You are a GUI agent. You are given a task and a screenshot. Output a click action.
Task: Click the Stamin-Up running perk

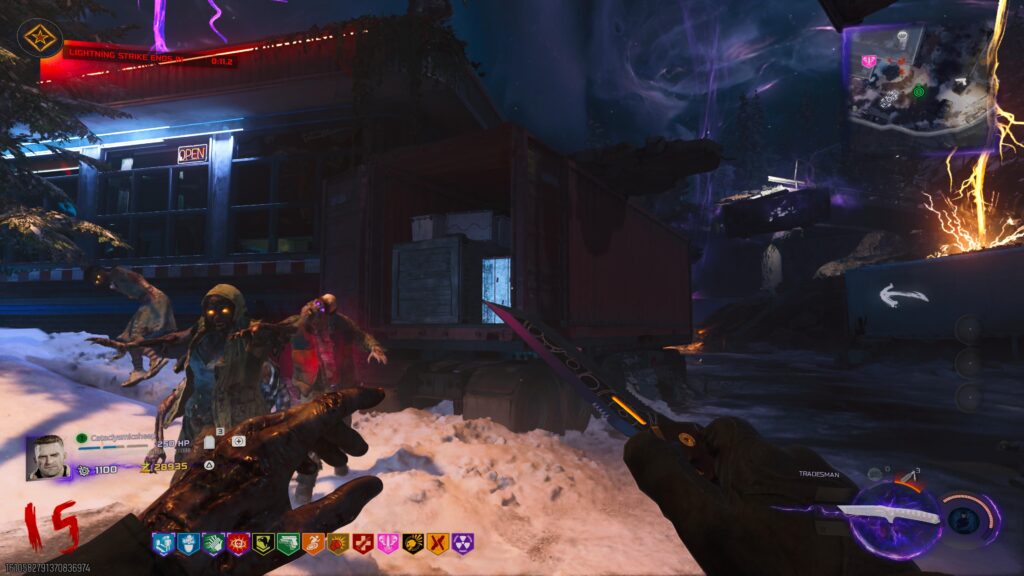pyautogui.click(x=313, y=544)
